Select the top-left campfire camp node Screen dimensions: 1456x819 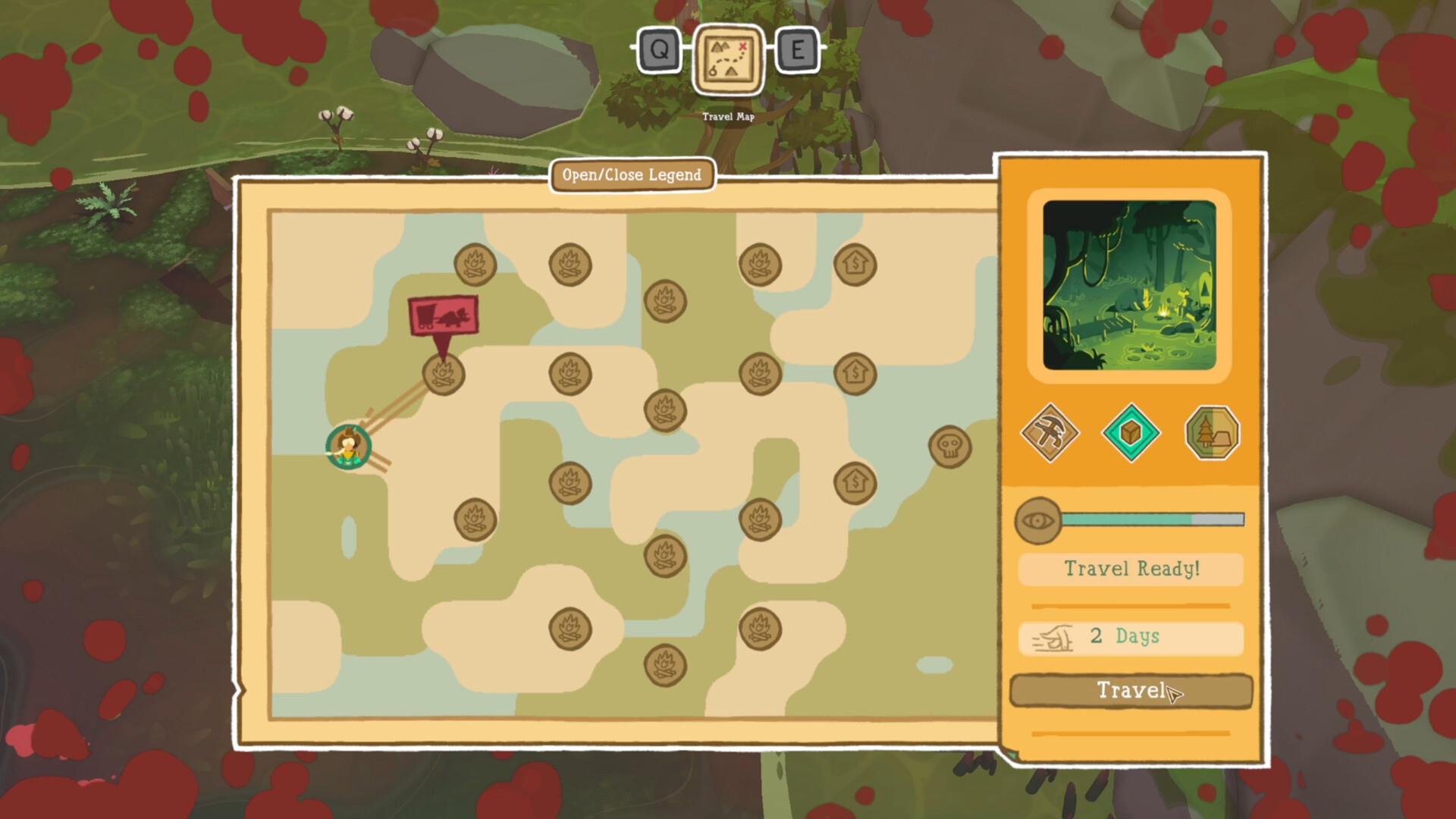pos(475,264)
